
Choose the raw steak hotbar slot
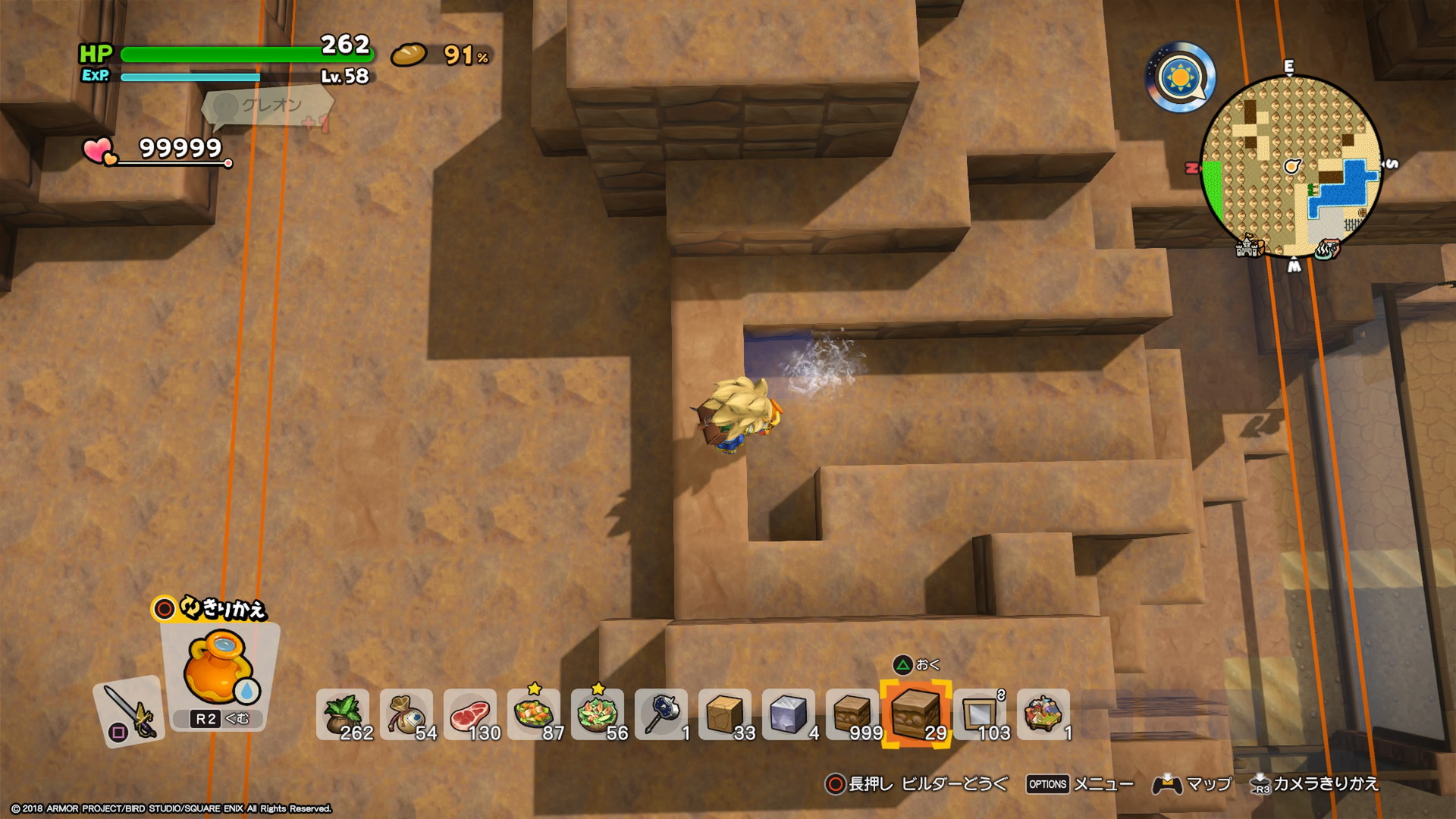click(x=470, y=714)
